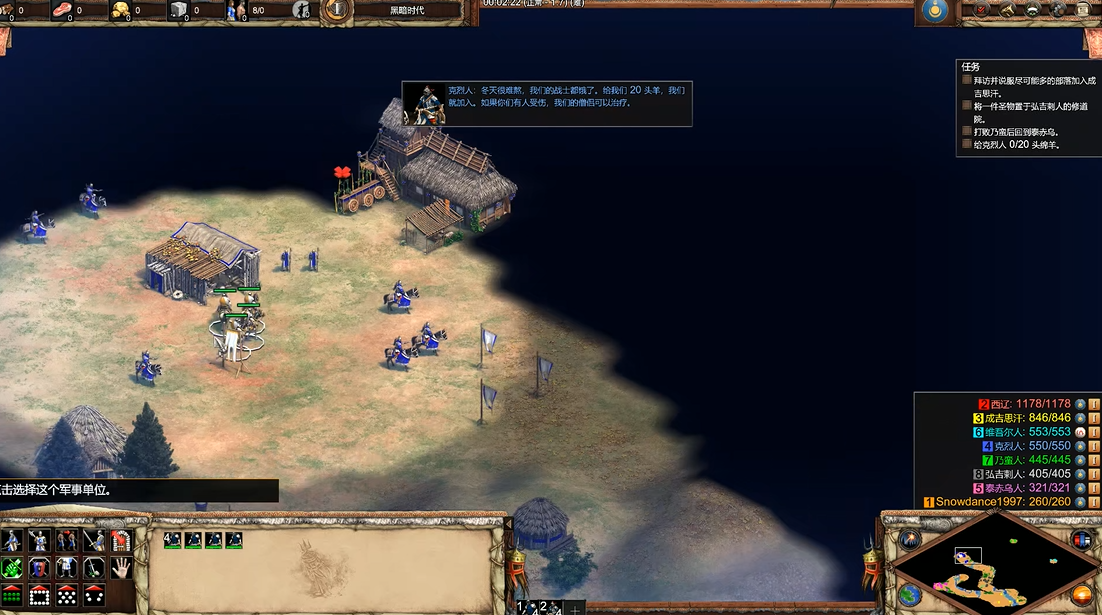Choose the box formation
The width and height of the screenshot is (1102, 615).
[x=39, y=595]
